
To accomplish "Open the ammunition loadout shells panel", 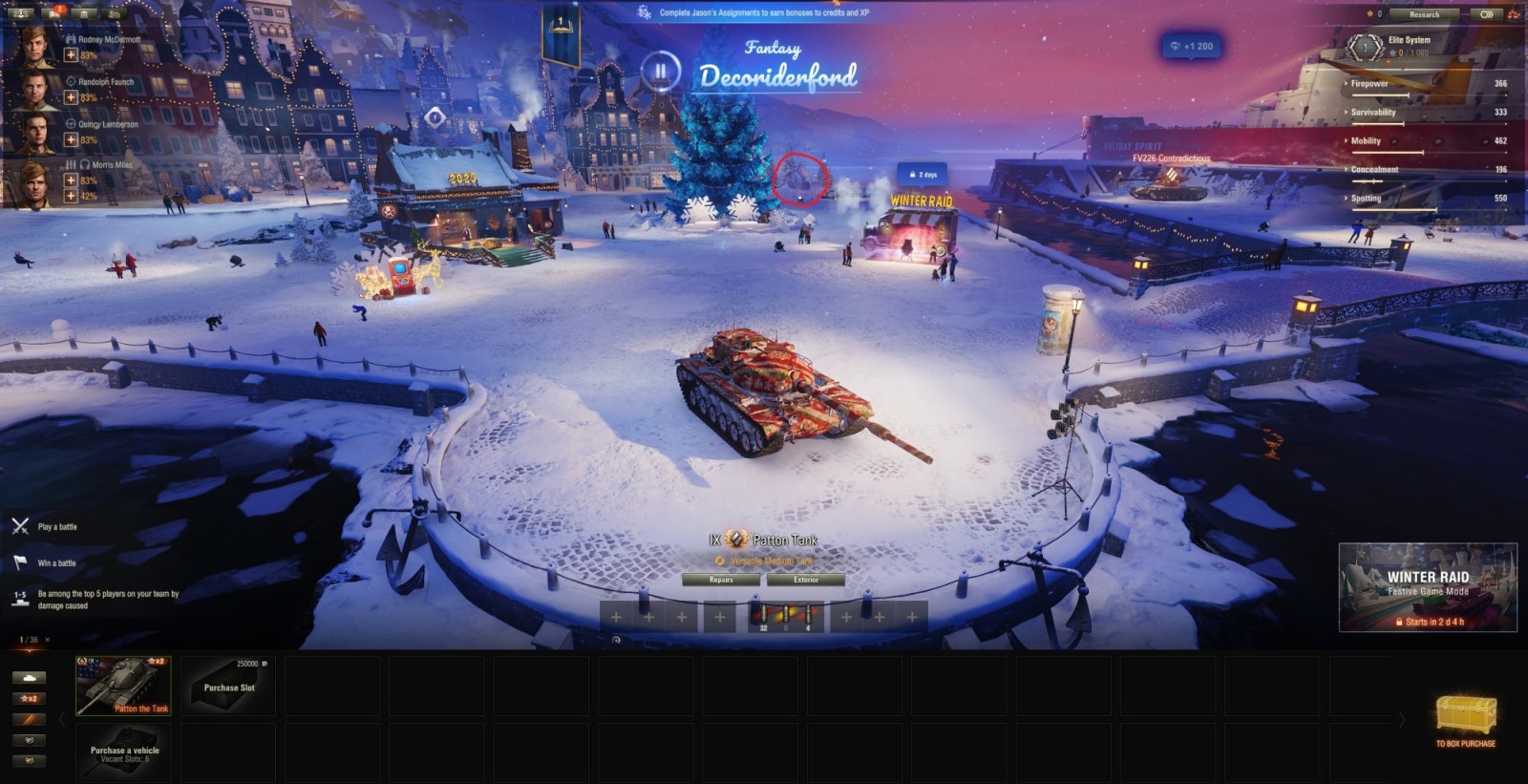I will [x=784, y=617].
